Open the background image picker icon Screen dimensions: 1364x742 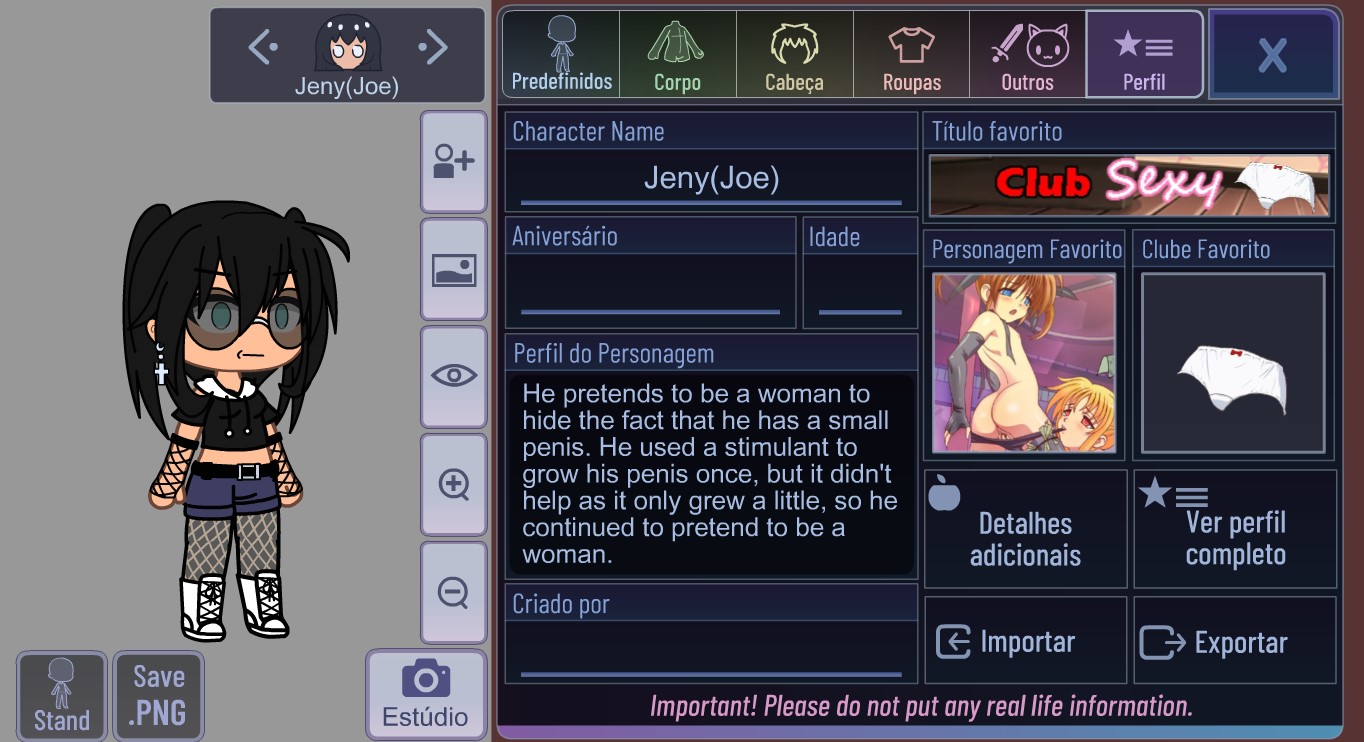point(454,269)
